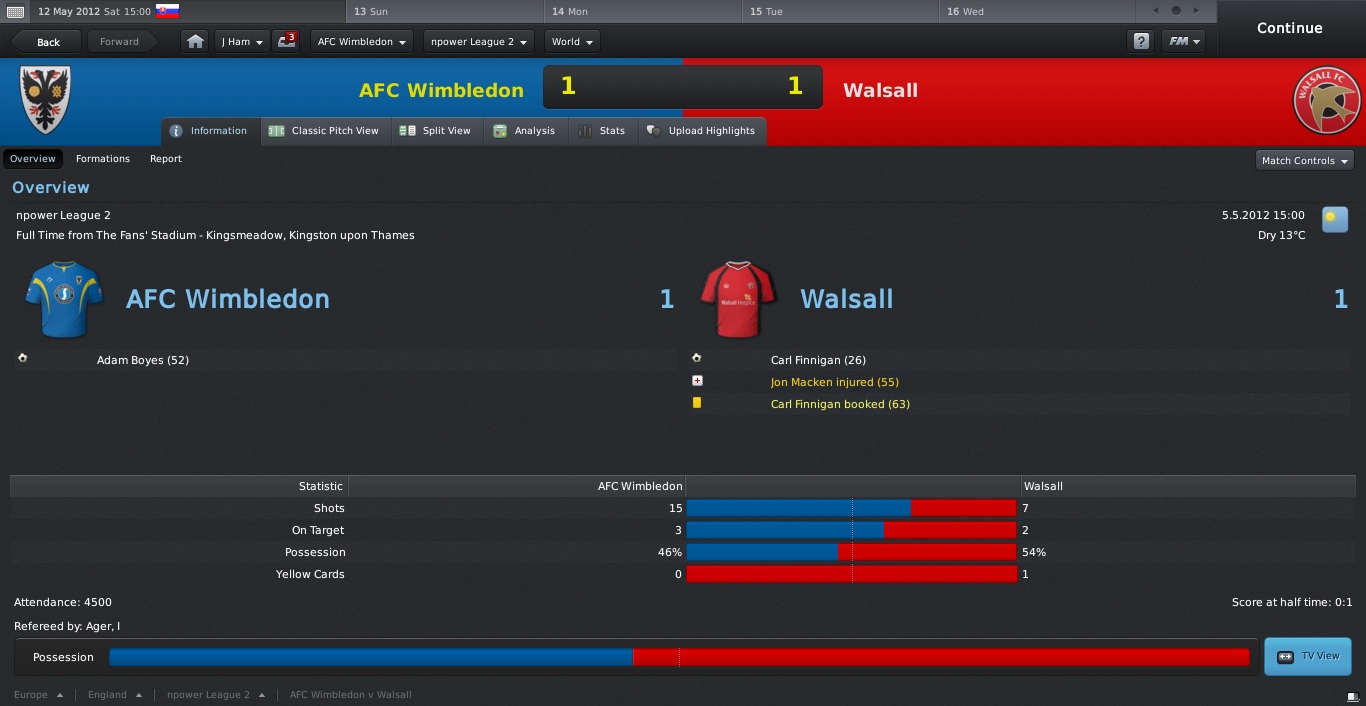Image resolution: width=1366 pixels, height=706 pixels.
Task: Click the Continue button
Action: (1289, 28)
